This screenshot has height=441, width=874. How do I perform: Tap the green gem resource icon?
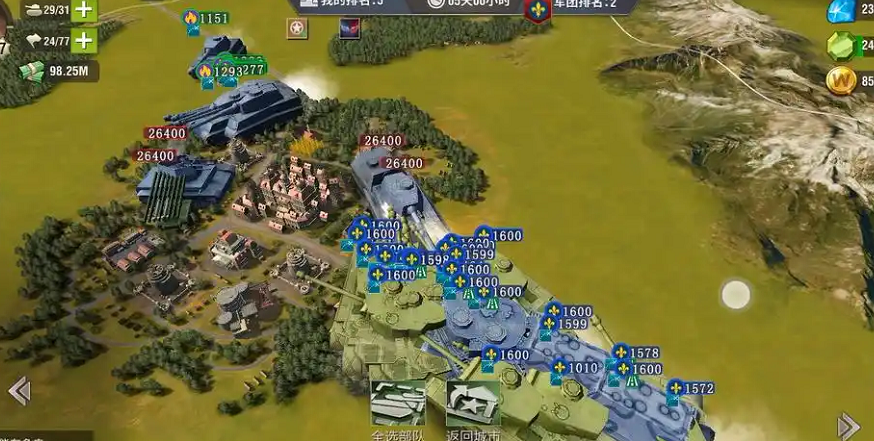pos(842,46)
